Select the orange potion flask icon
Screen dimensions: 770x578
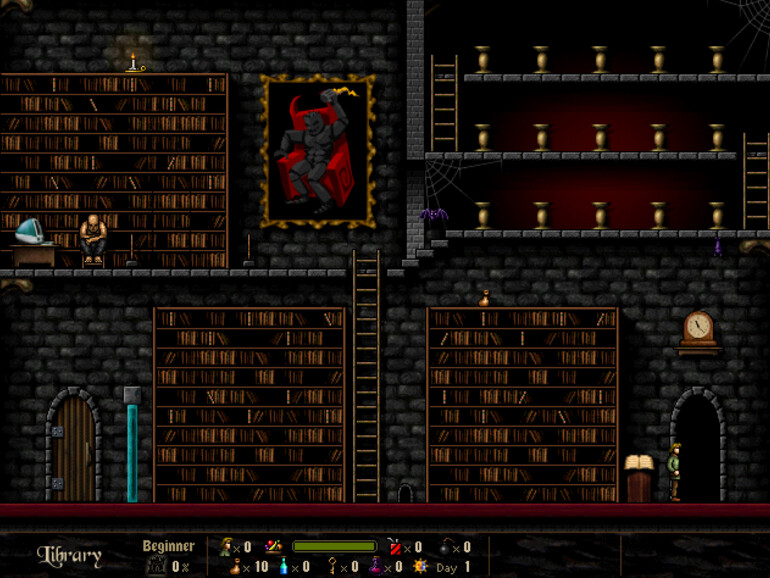click(x=235, y=567)
